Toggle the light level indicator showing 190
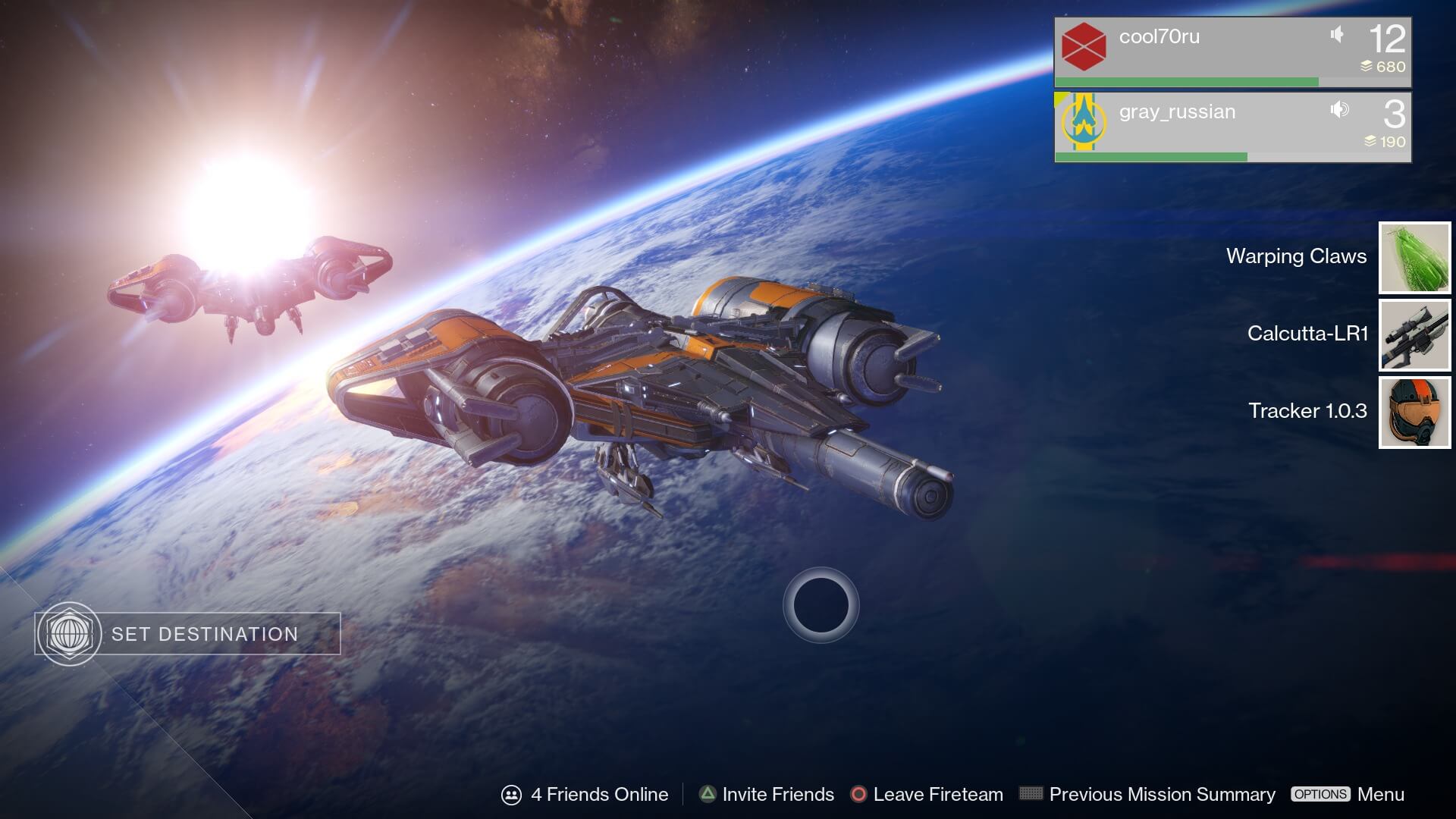Screen dimensions: 1456x819 1368,141
